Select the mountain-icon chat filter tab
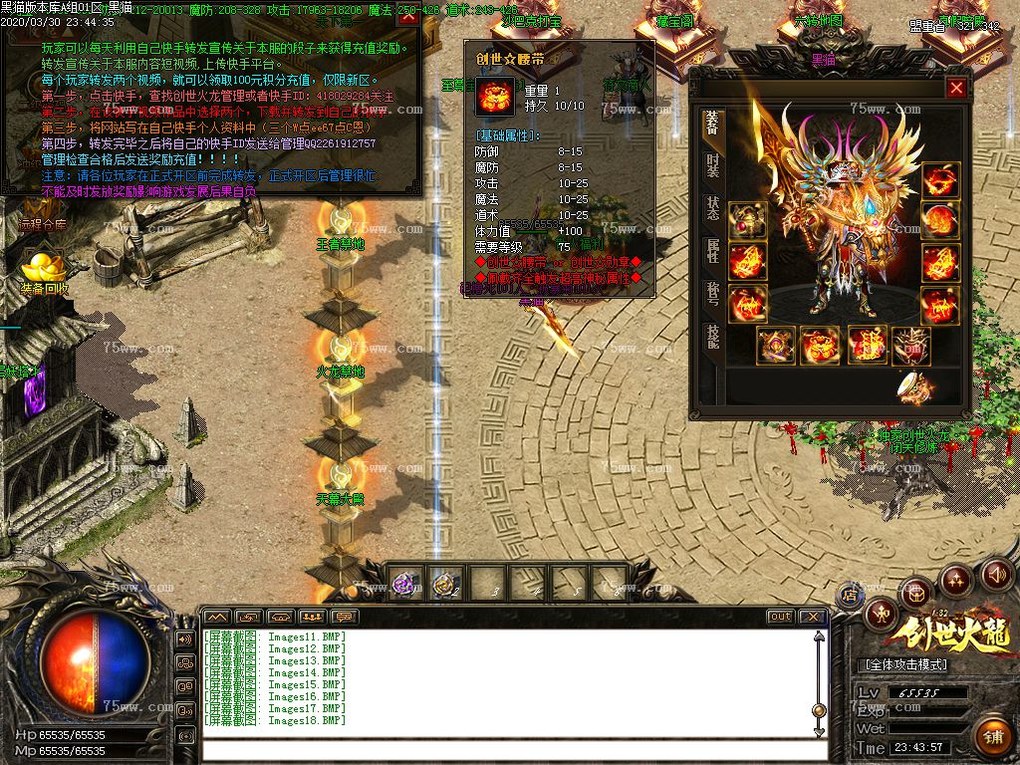 (x=217, y=617)
